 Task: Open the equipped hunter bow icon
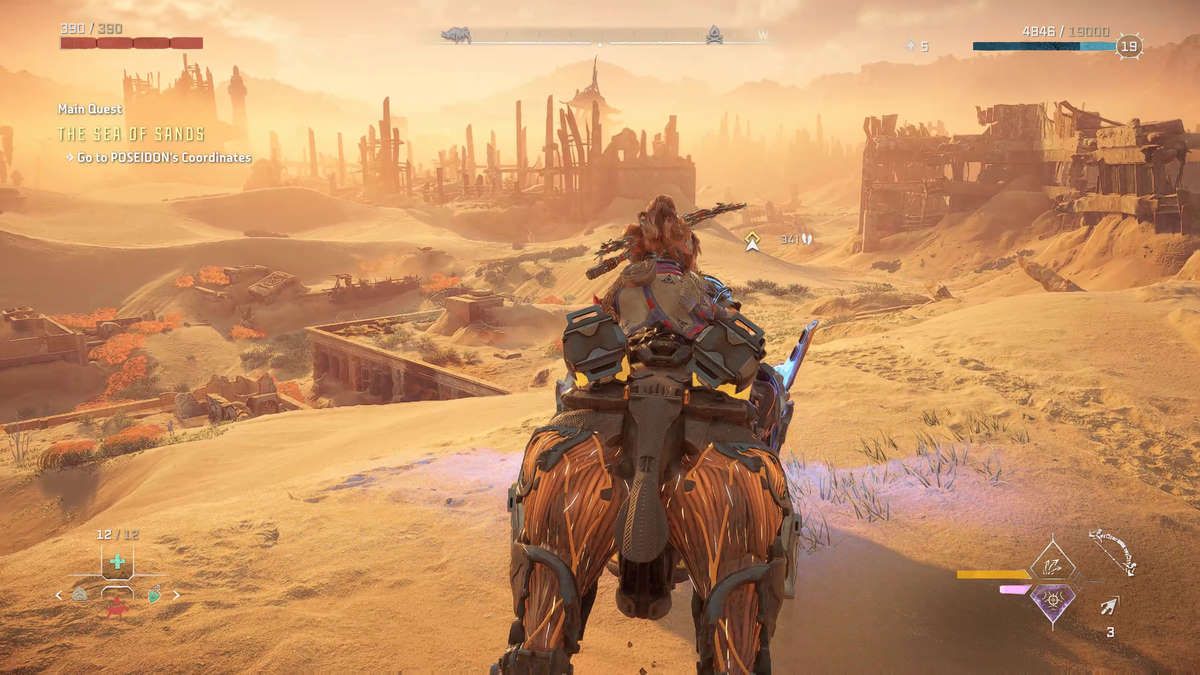[x=1112, y=551]
